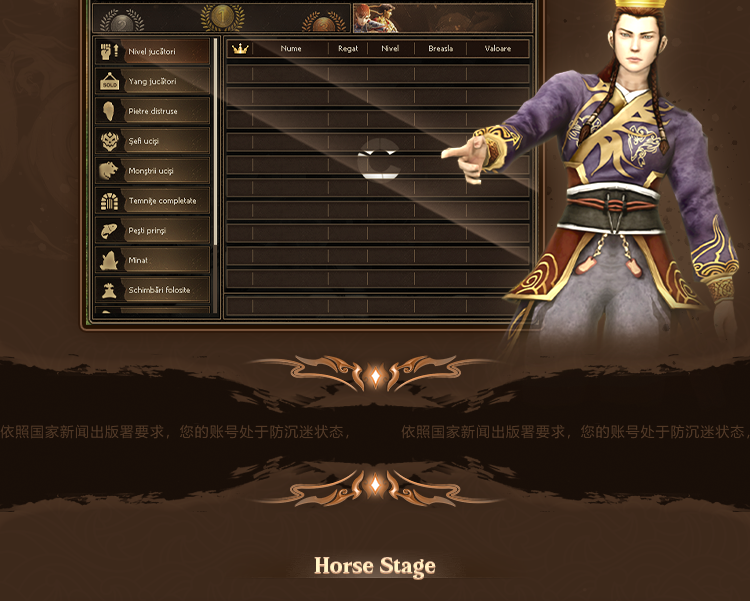Click the Nume column header
The height and width of the screenshot is (601, 750).
(x=291, y=49)
